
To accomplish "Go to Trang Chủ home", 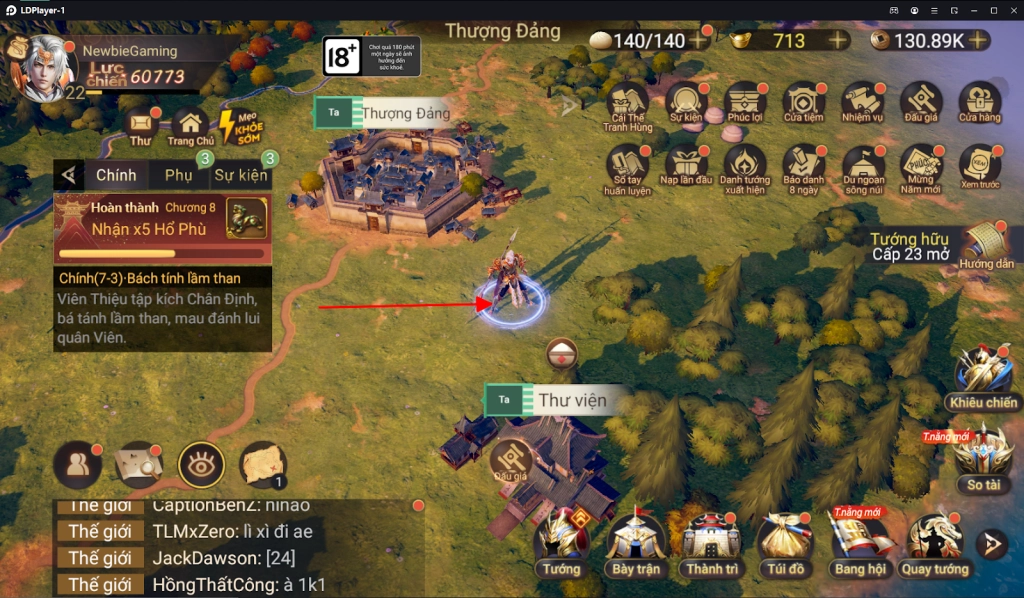I will [190, 125].
